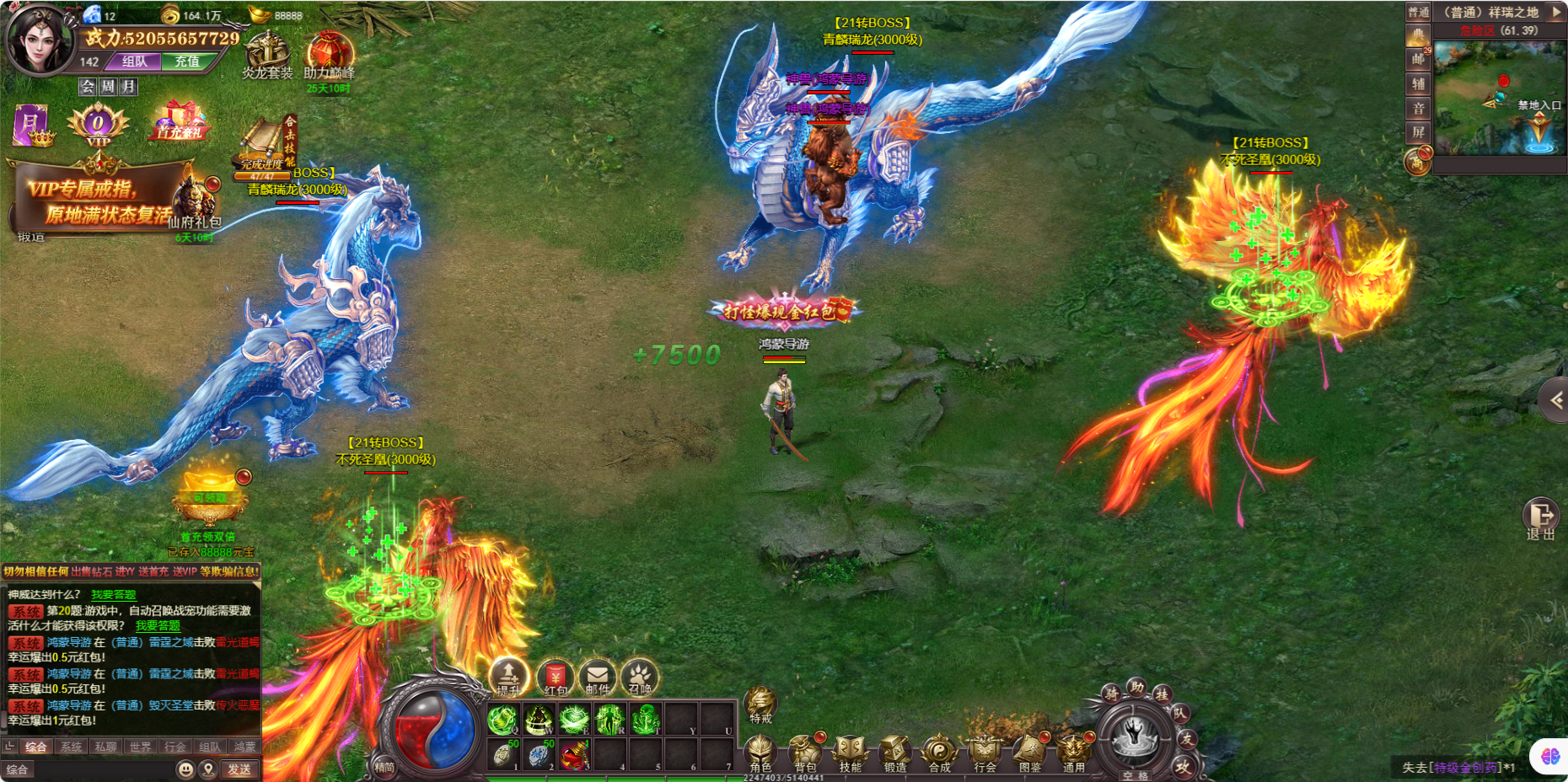
Task: Open the 行会 guild panel
Action: point(985,752)
